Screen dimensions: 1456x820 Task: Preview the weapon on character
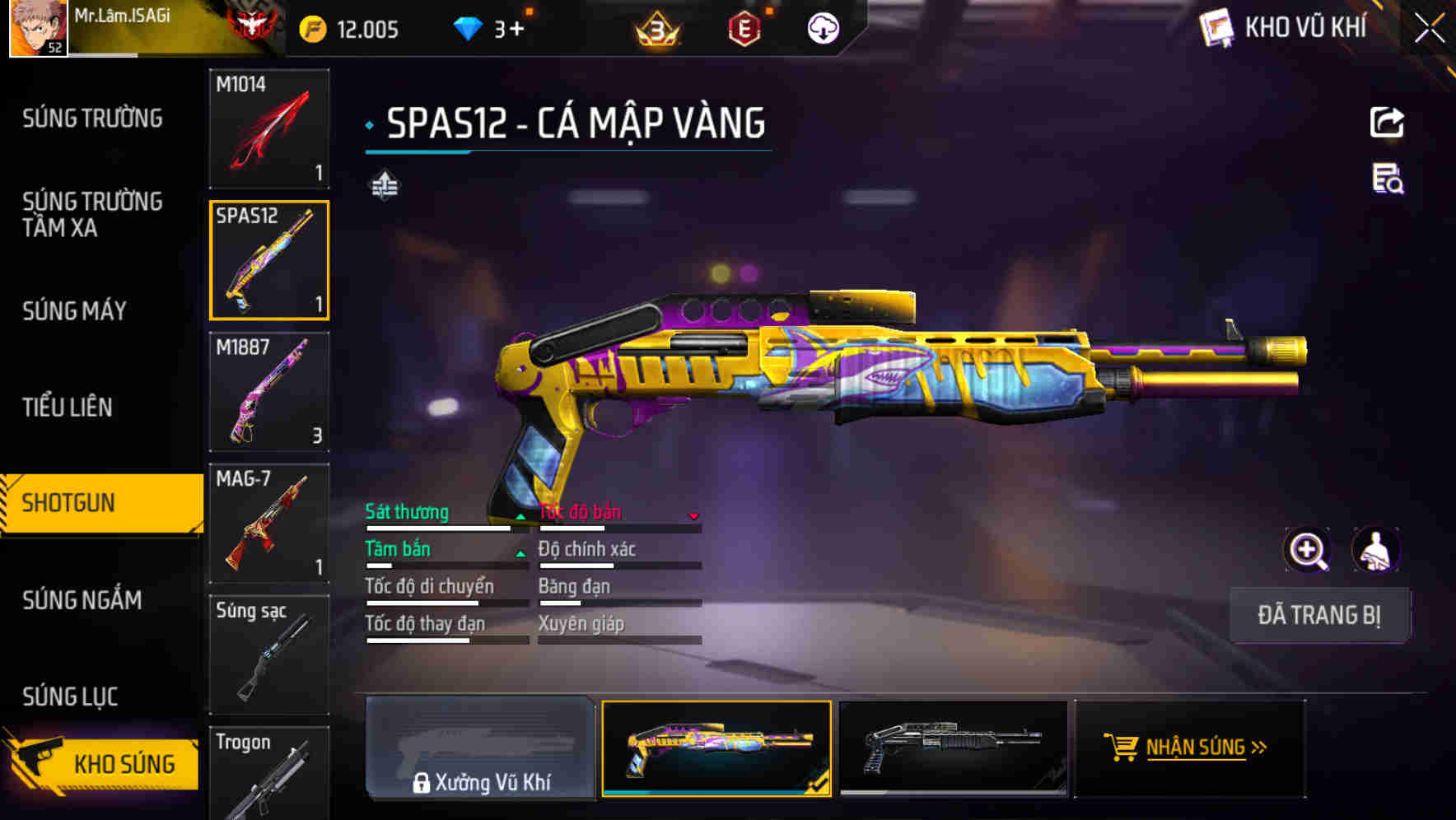(1375, 550)
